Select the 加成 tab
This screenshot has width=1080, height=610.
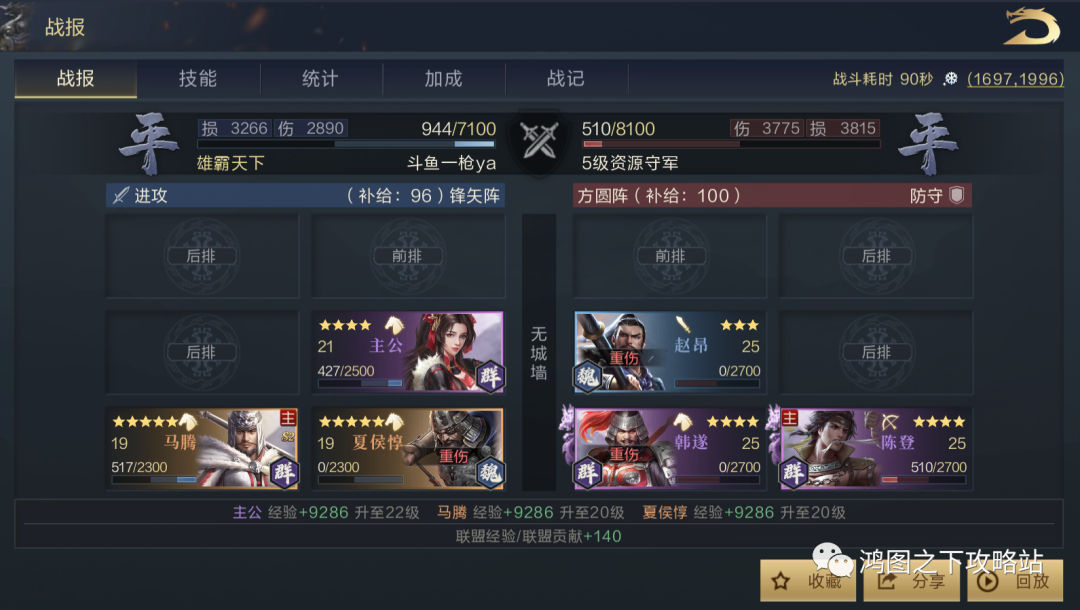pos(443,79)
